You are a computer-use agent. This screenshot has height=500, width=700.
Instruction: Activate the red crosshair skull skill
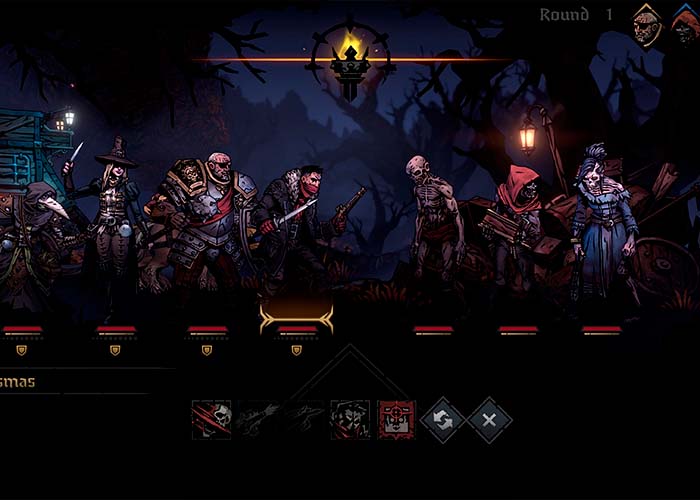(x=397, y=420)
